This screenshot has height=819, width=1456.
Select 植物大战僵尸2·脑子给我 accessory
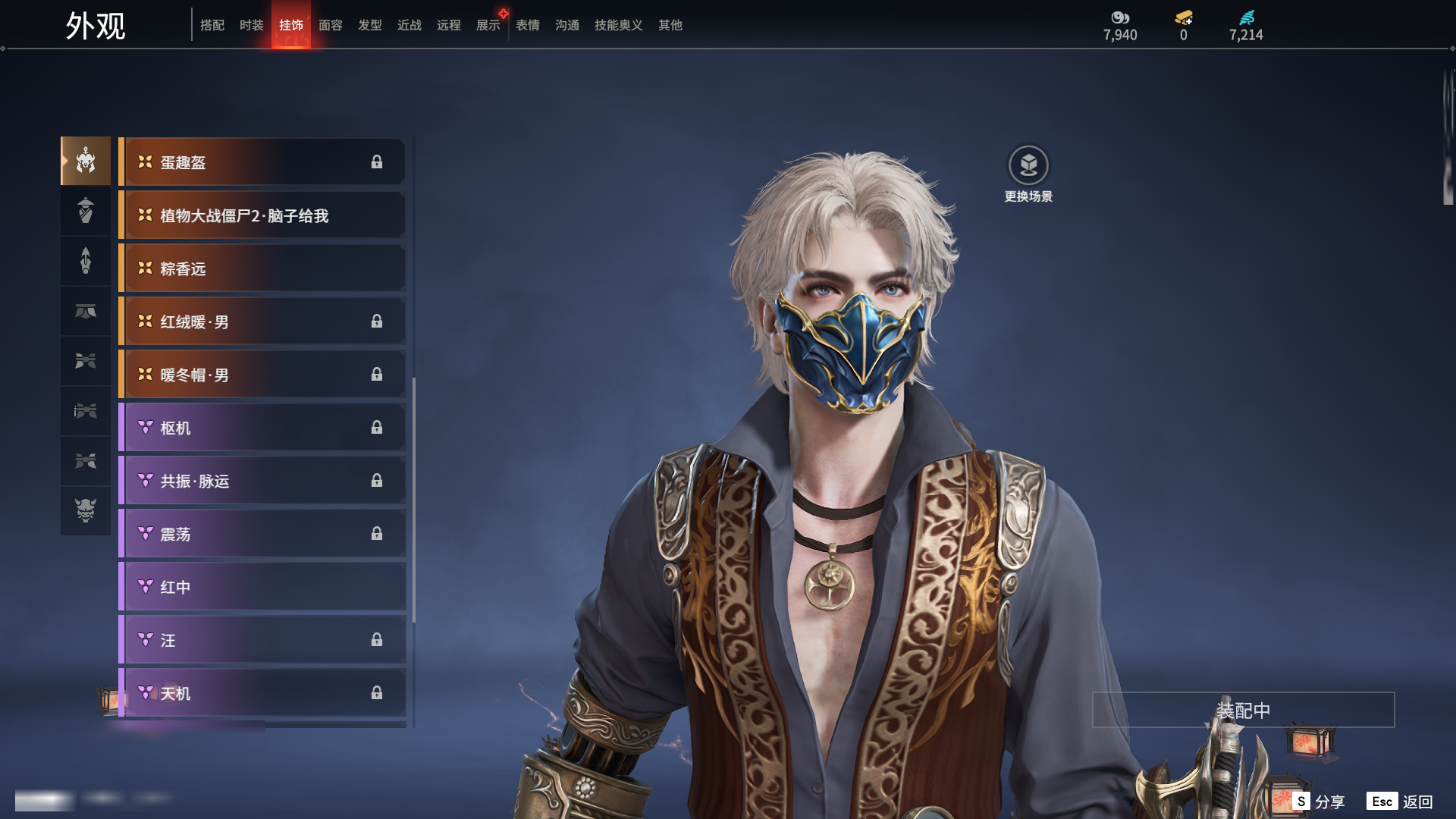click(262, 215)
